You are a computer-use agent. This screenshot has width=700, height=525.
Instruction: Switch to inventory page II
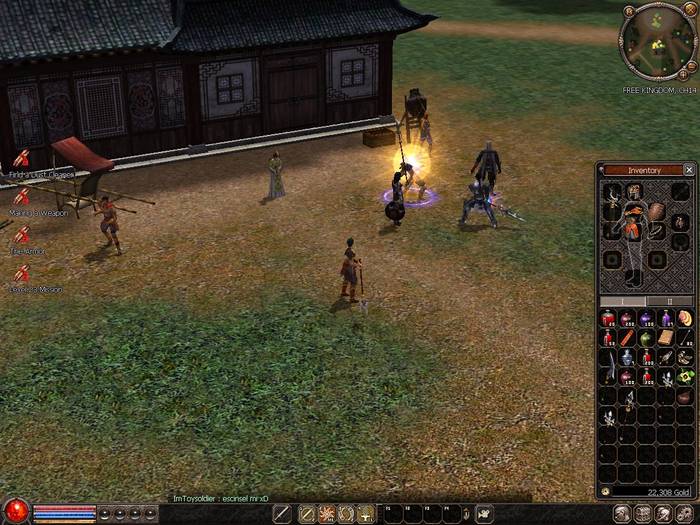[668, 301]
